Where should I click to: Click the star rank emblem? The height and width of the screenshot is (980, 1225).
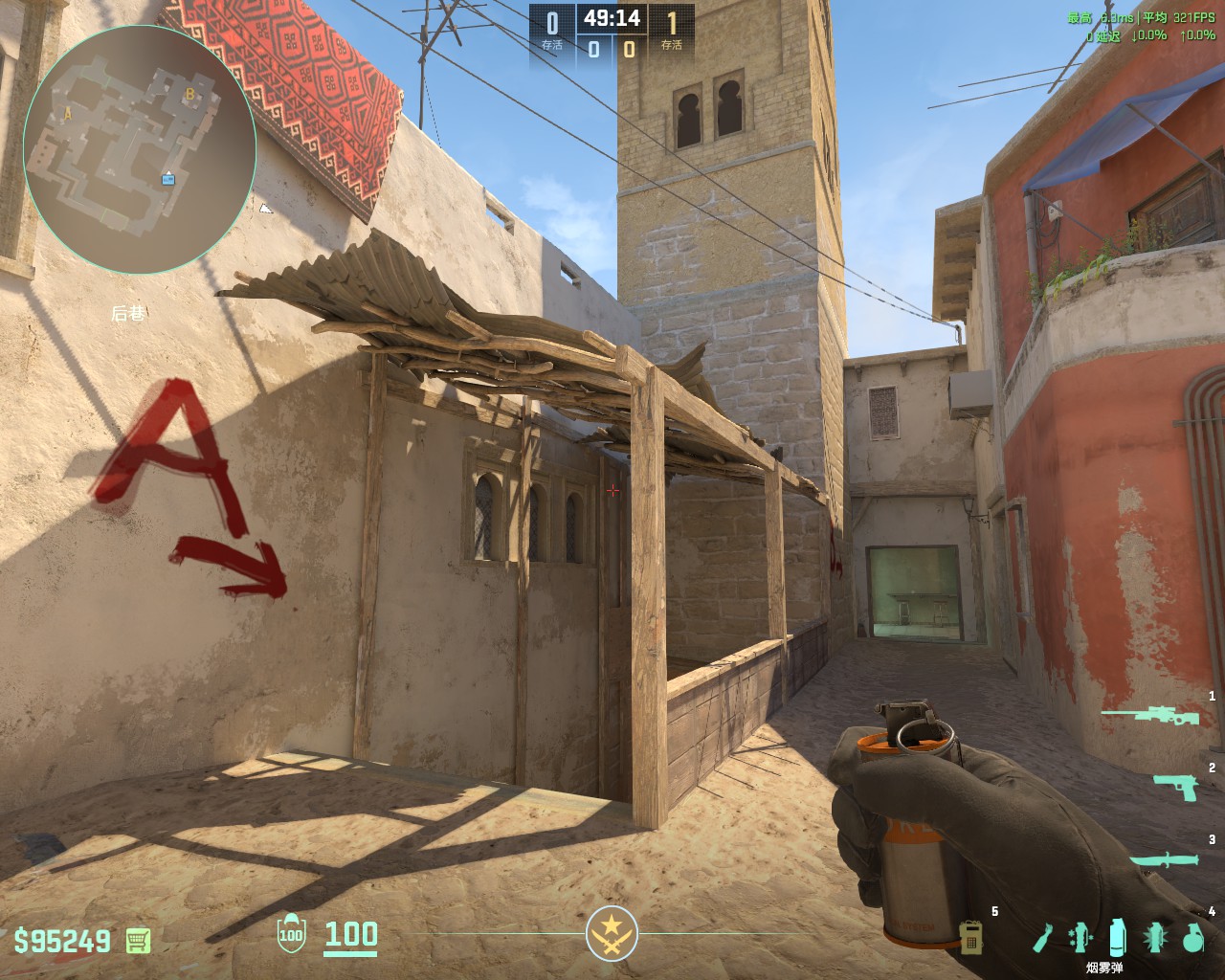[612, 933]
